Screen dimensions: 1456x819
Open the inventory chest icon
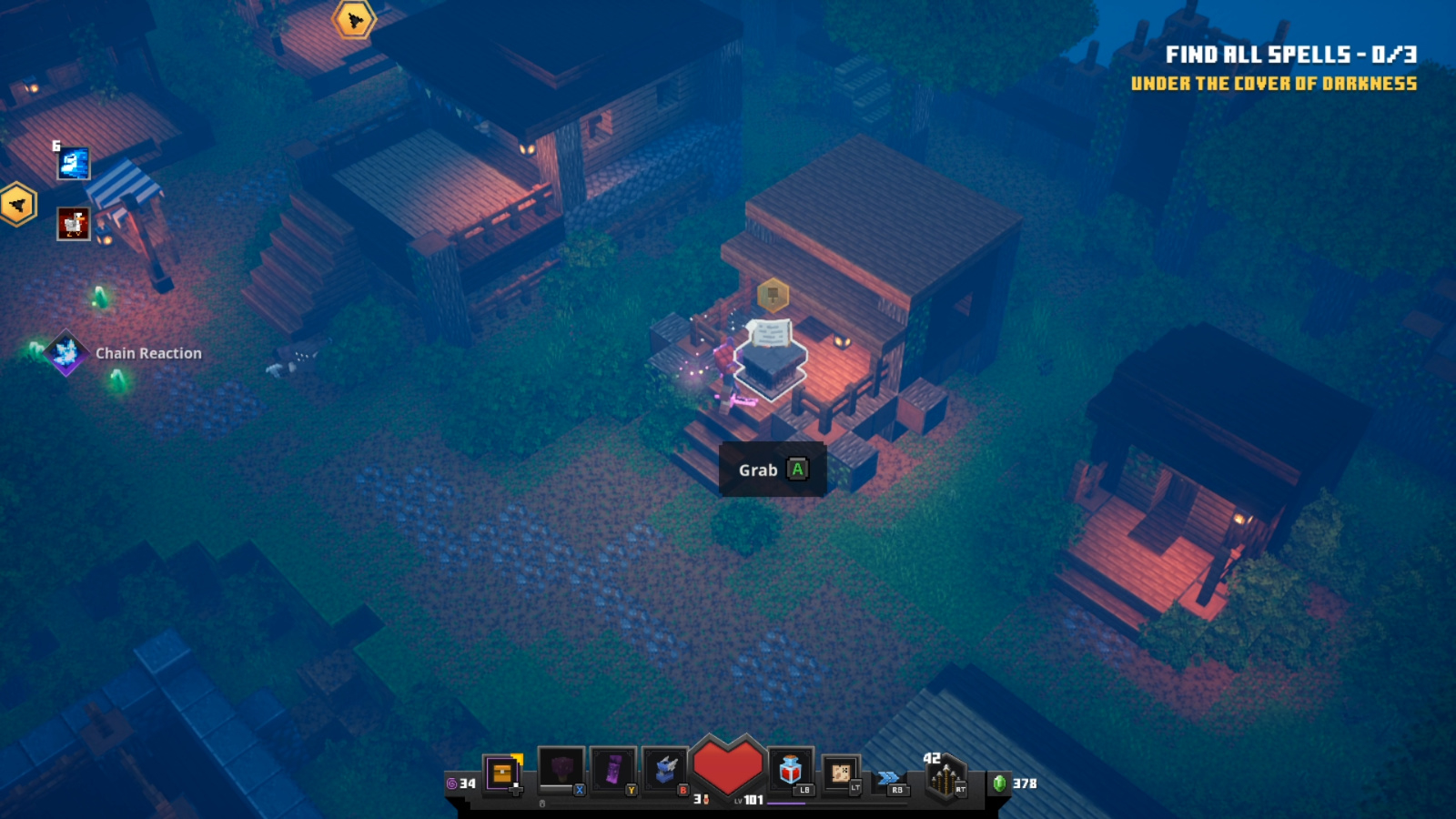click(501, 774)
